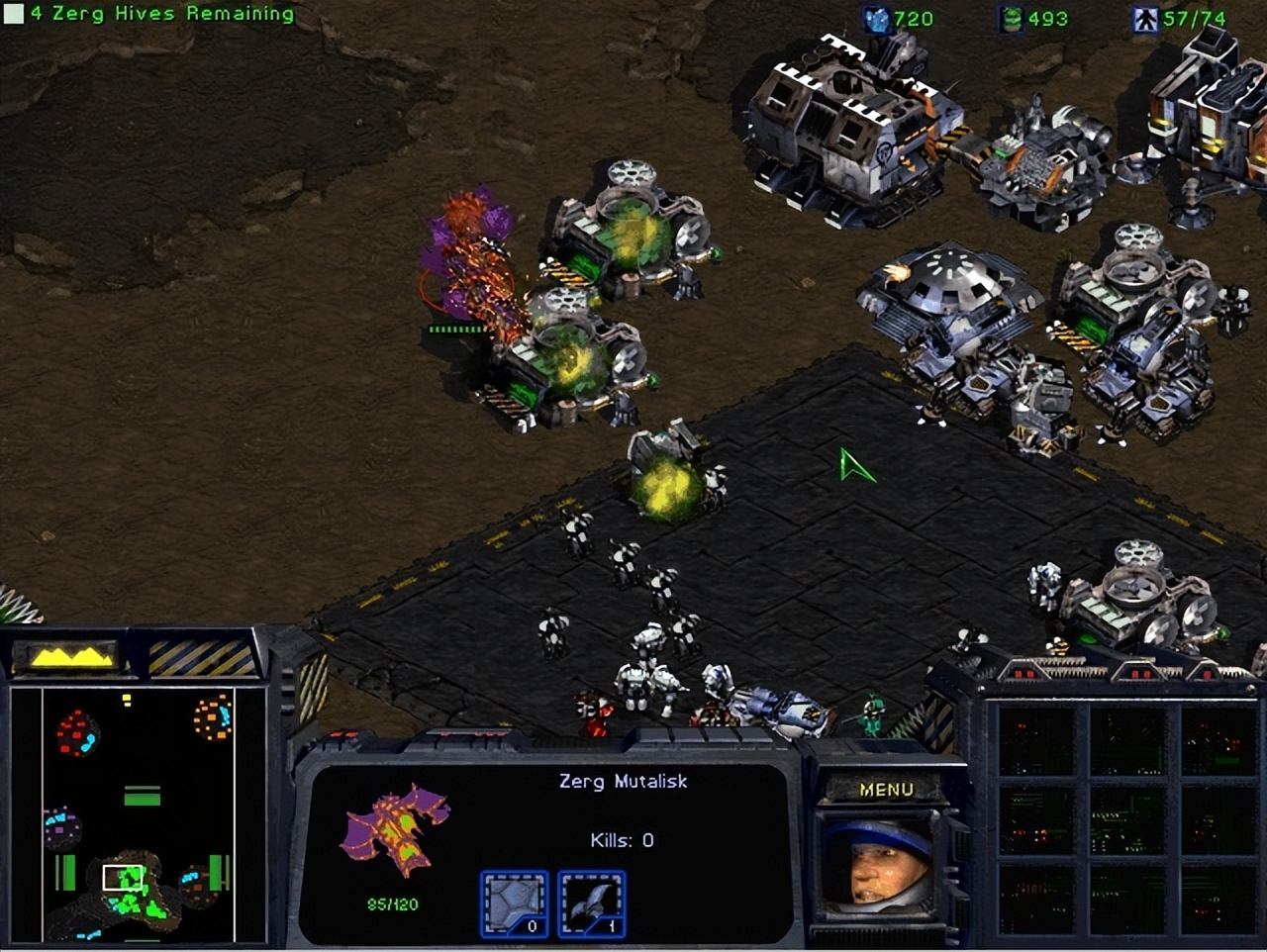The width and height of the screenshot is (1267, 952).
Task: Click the vespene gas counter icon in the top bar
Action: tap(1011, 16)
